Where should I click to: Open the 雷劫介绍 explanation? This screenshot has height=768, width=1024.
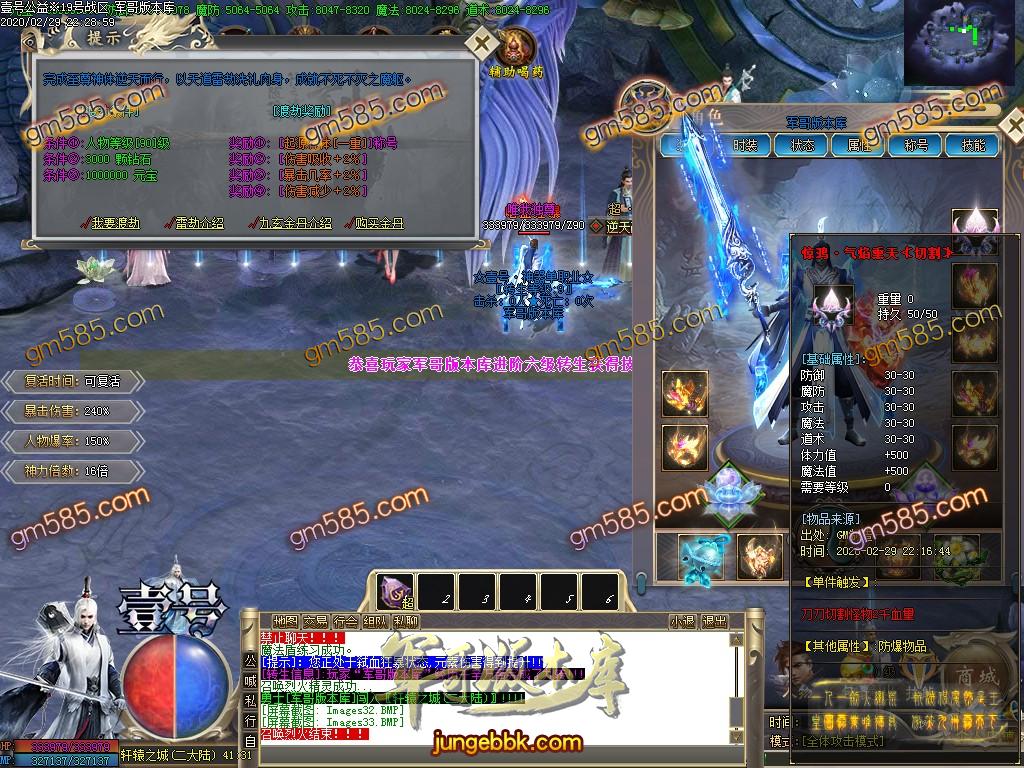[x=199, y=223]
